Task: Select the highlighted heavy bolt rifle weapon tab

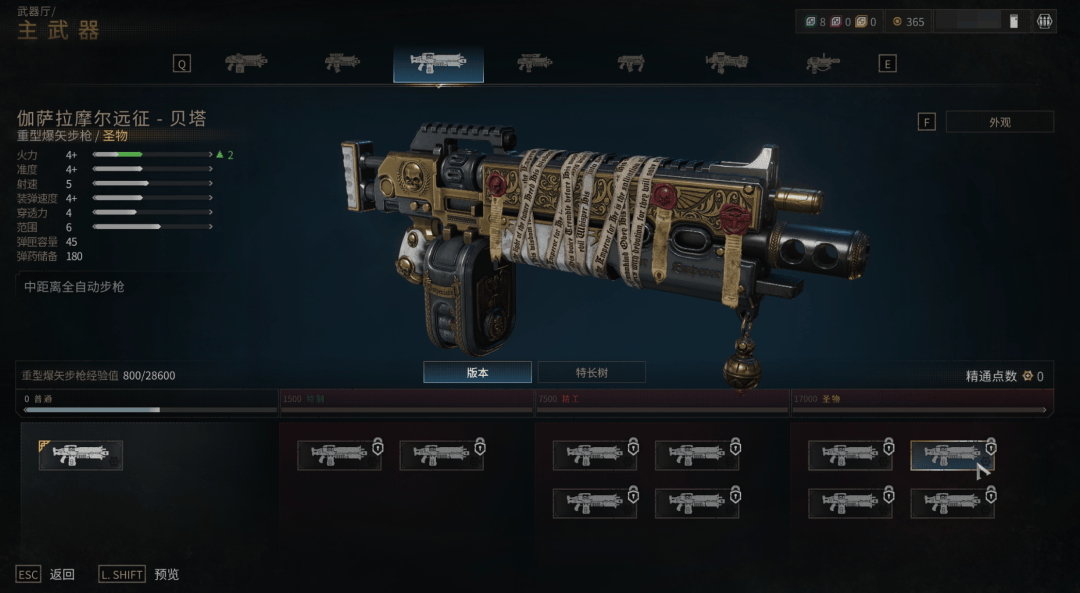Action: [438, 63]
